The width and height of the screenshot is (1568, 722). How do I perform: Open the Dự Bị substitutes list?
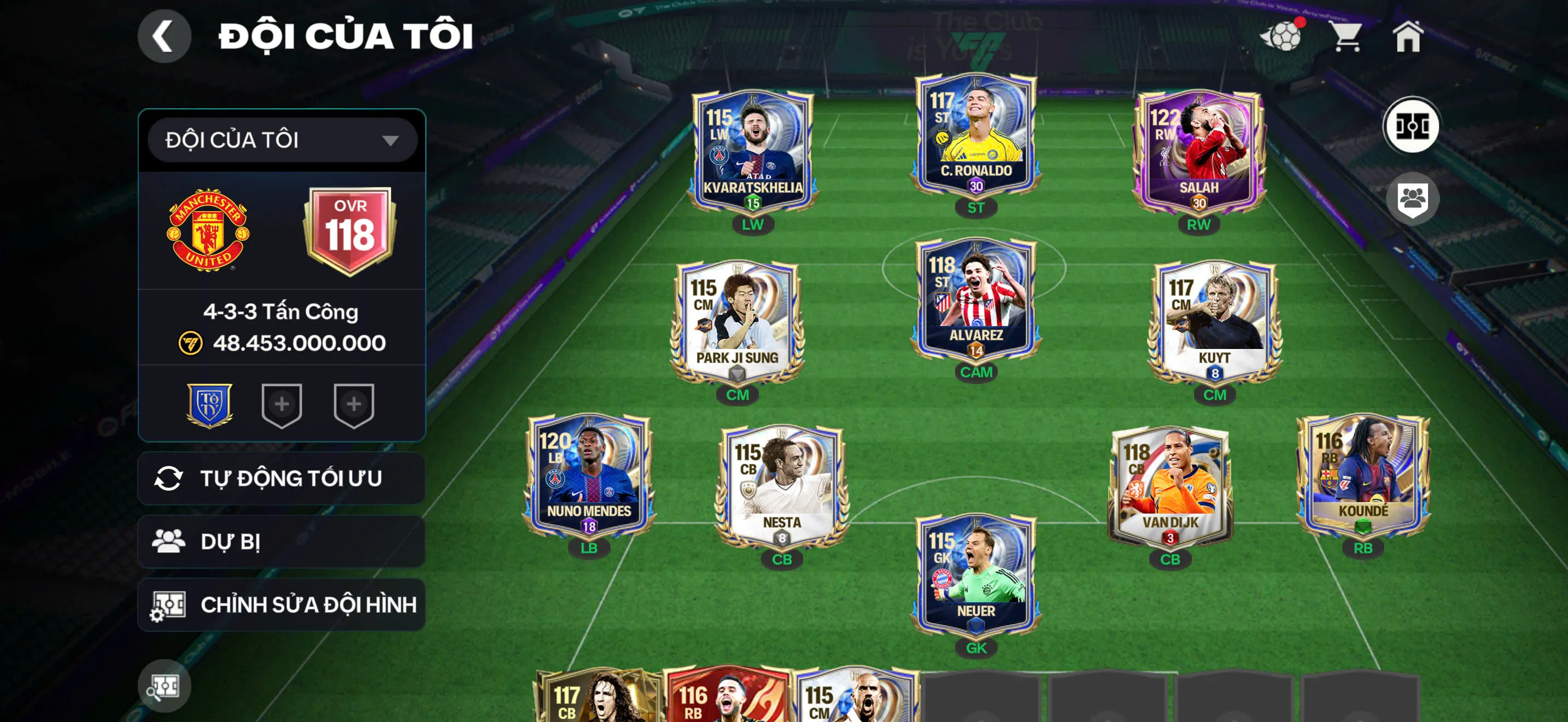tap(282, 542)
